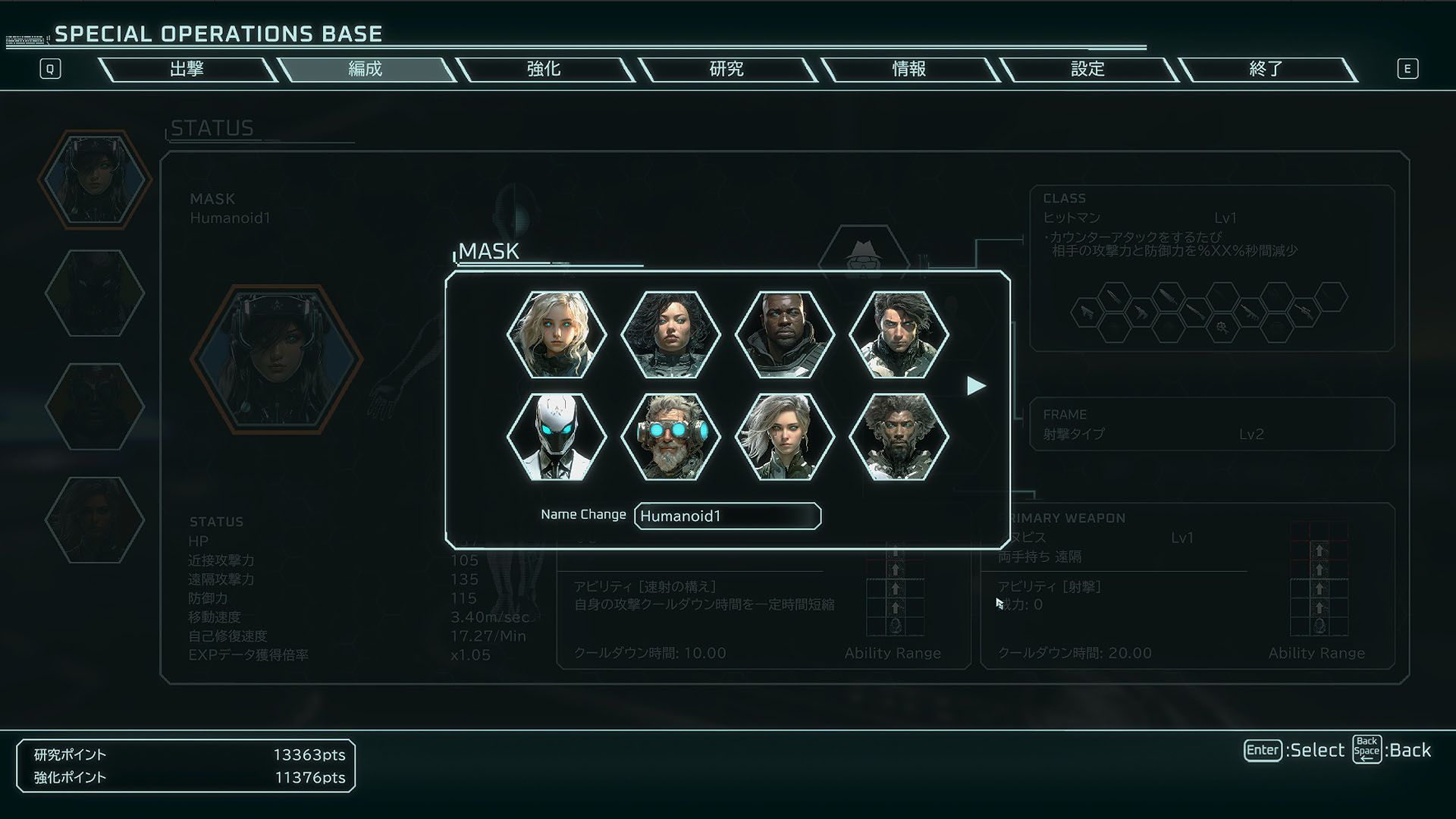Image resolution: width=1456 pixels, height=819 pixels.
Task: Select the silver-haired woman mask
Action: [785, 437]
